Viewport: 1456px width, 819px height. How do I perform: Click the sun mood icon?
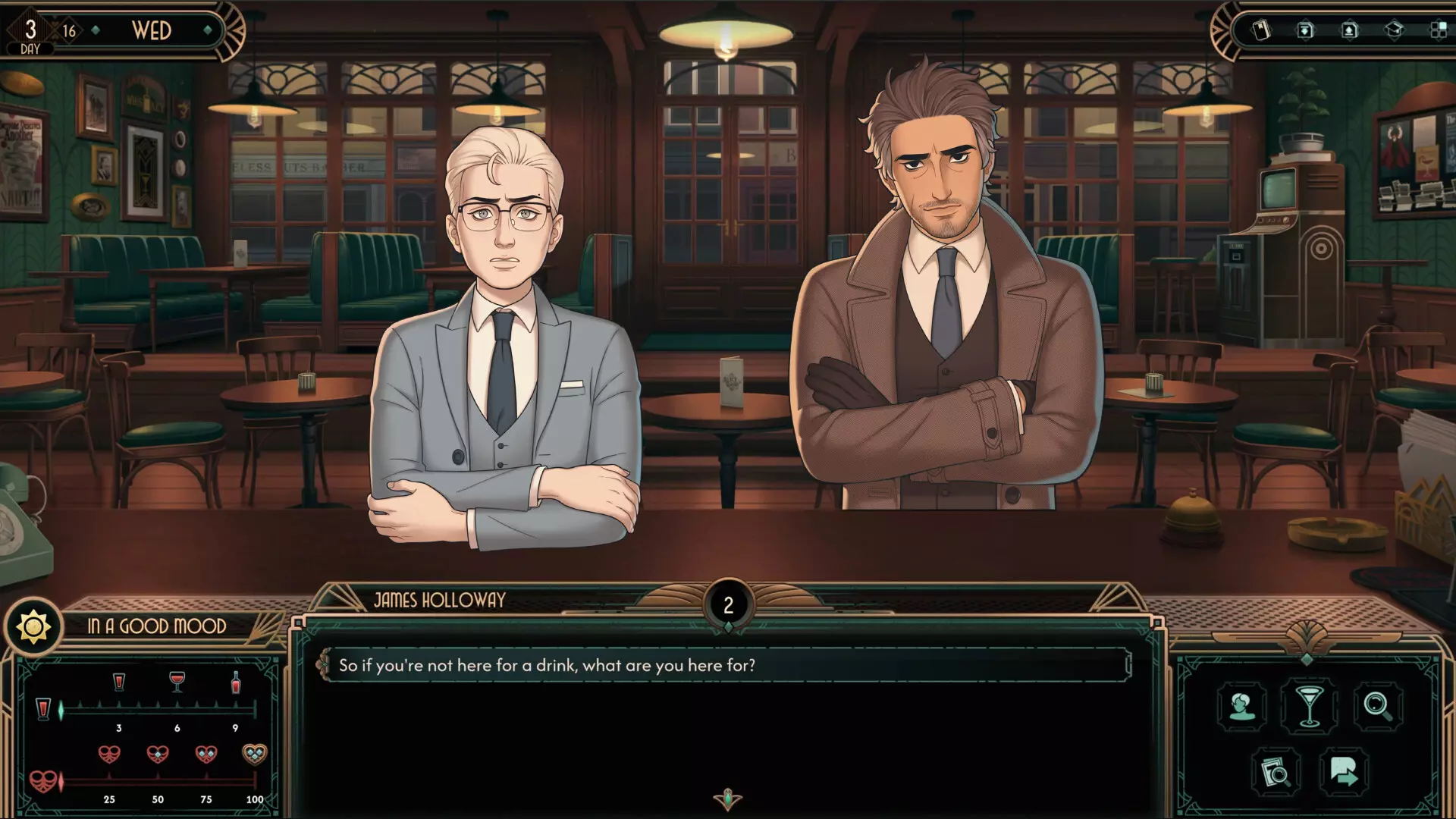point(33,627)
